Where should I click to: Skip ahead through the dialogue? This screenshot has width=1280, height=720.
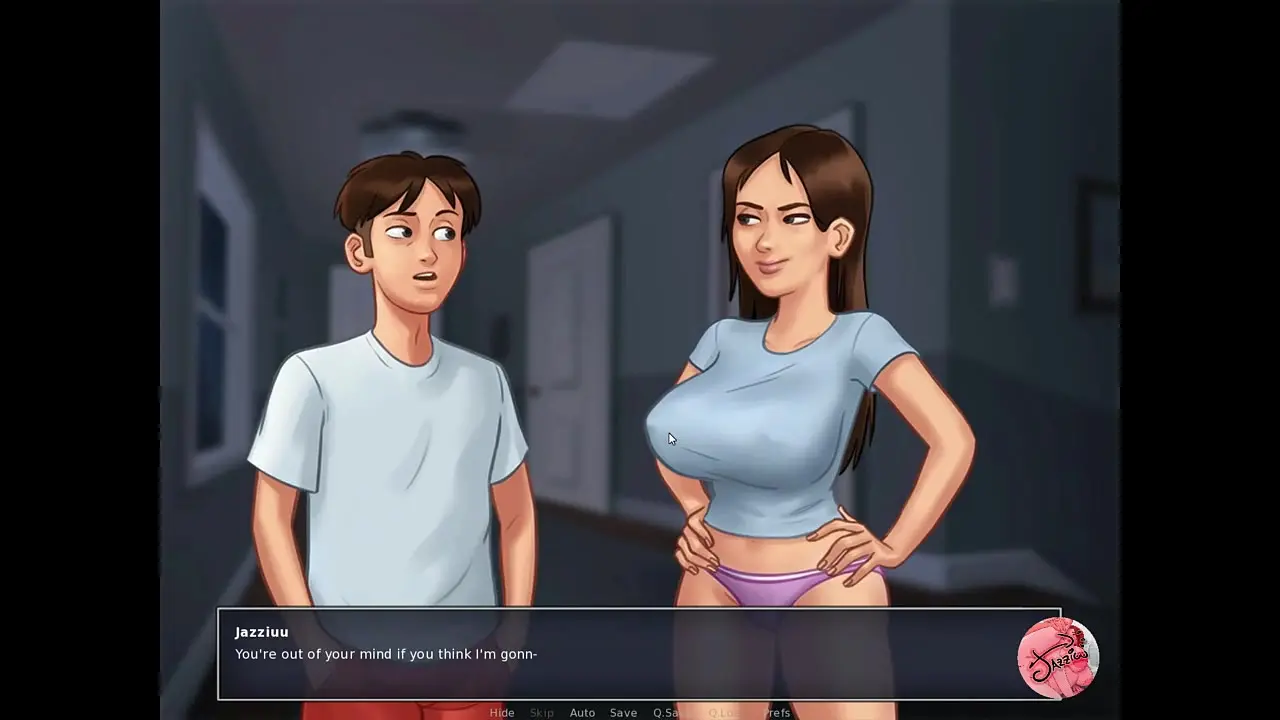coord(542,713)
